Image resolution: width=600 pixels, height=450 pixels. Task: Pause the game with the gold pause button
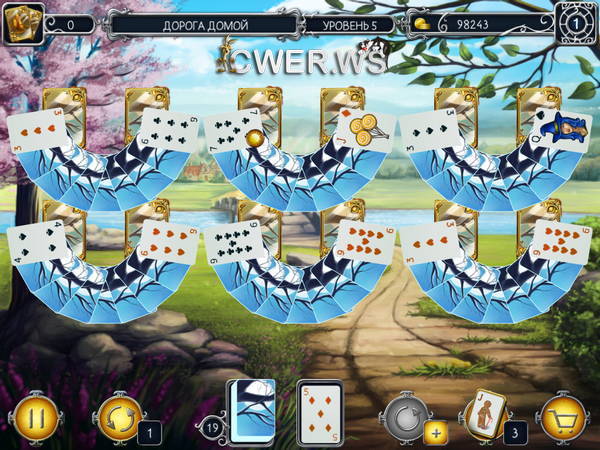(x=32, y=414)
